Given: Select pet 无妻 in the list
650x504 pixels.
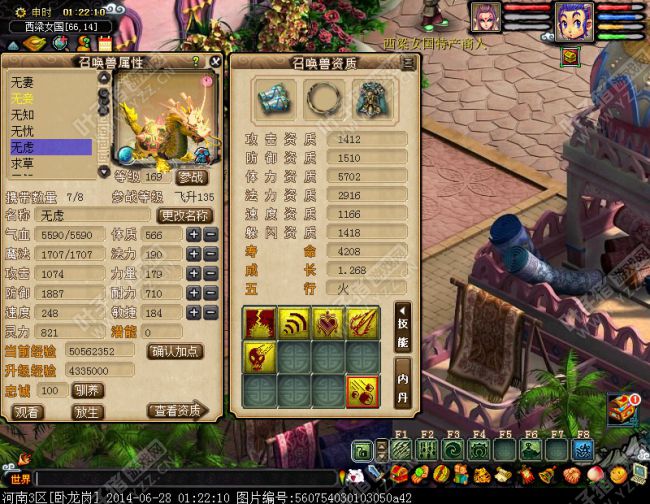Looking at the screenshot, I should 24,83.
